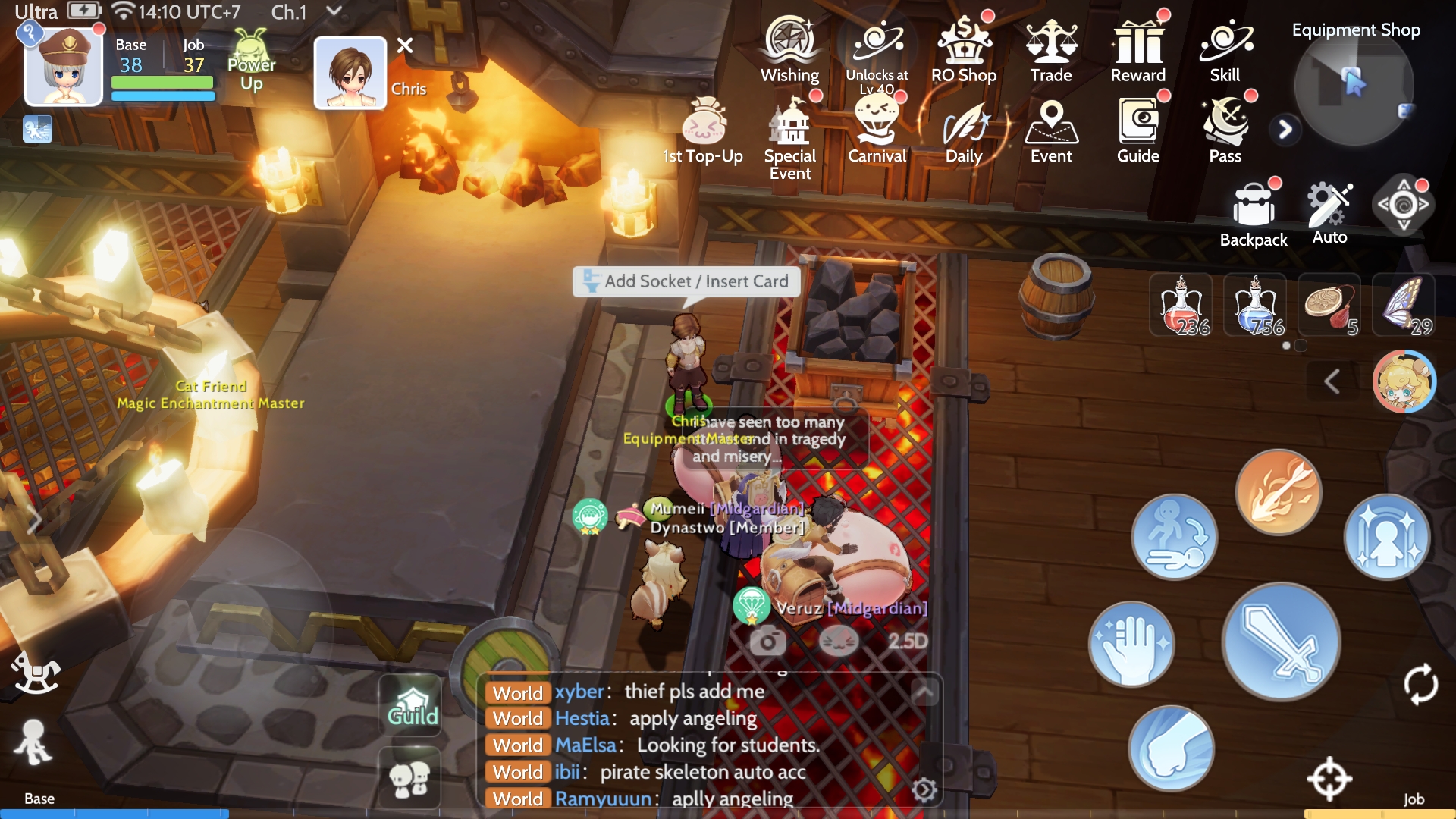Screen dimensions: 1456x819
Task: Activate the sword basic attack button
Action: coord(1281,642)
